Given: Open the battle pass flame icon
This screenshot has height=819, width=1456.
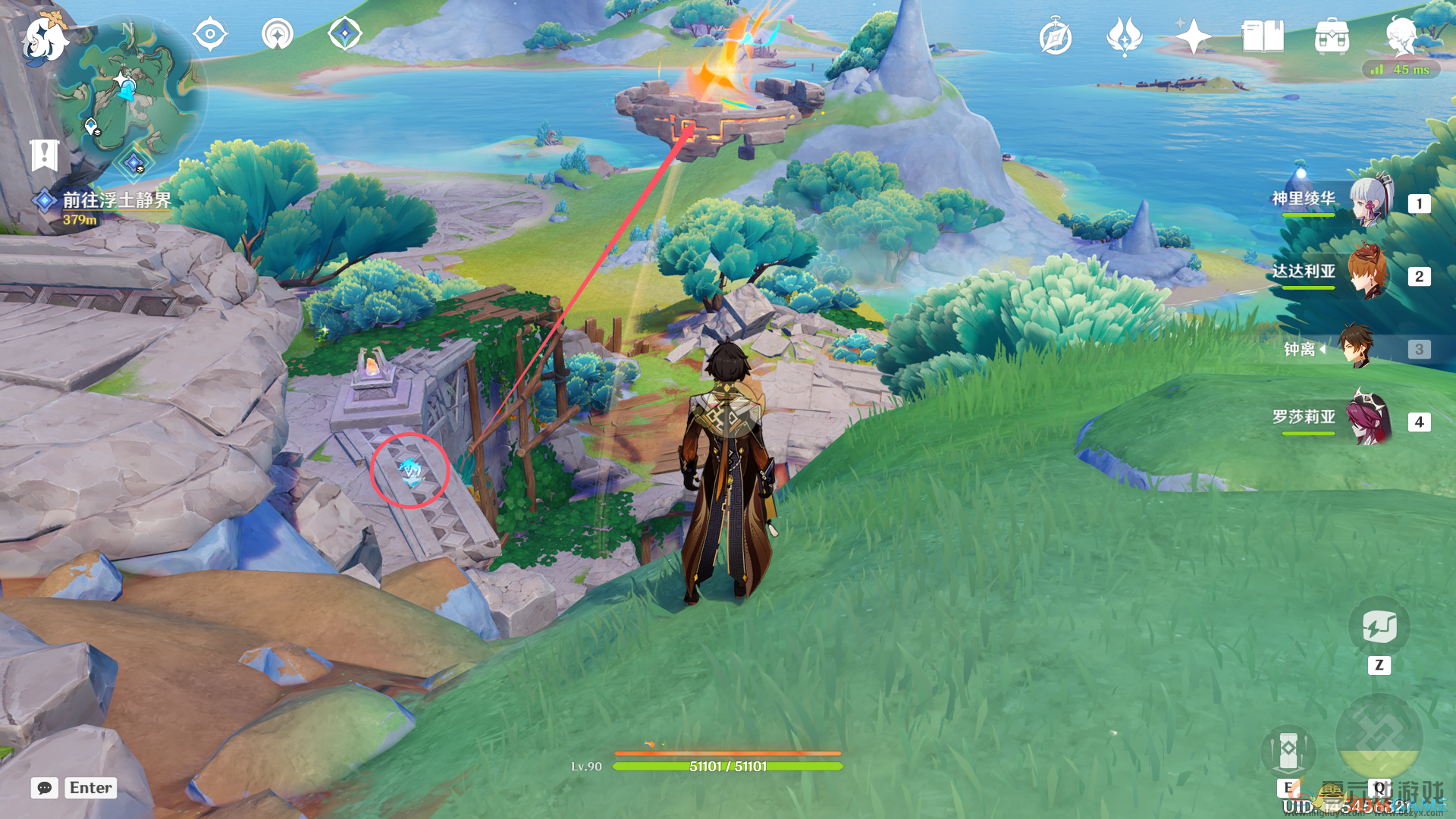Looking at the screenshot, I should tap(1124, 36).
